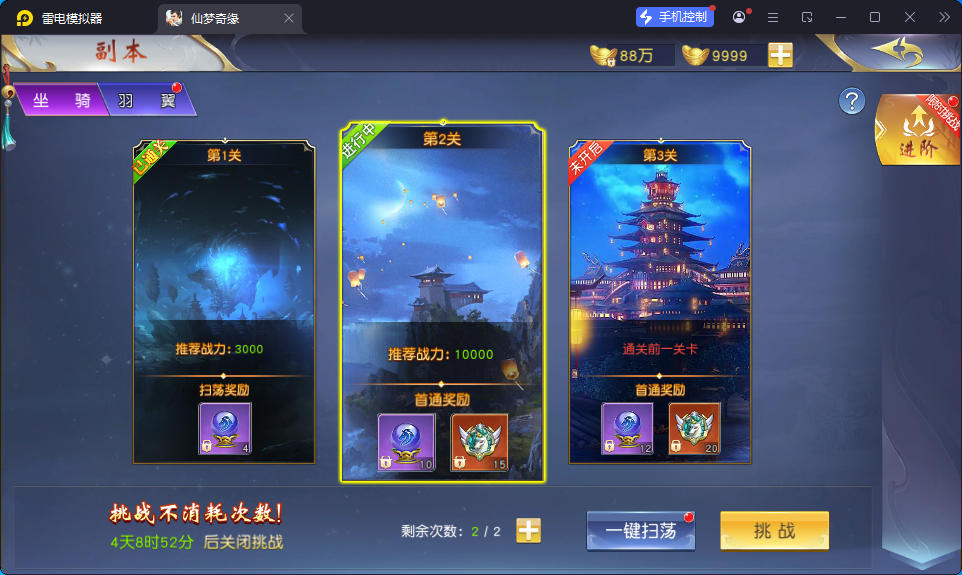View the 第3关 beast emblem reward with count 20

coord(695,429)
